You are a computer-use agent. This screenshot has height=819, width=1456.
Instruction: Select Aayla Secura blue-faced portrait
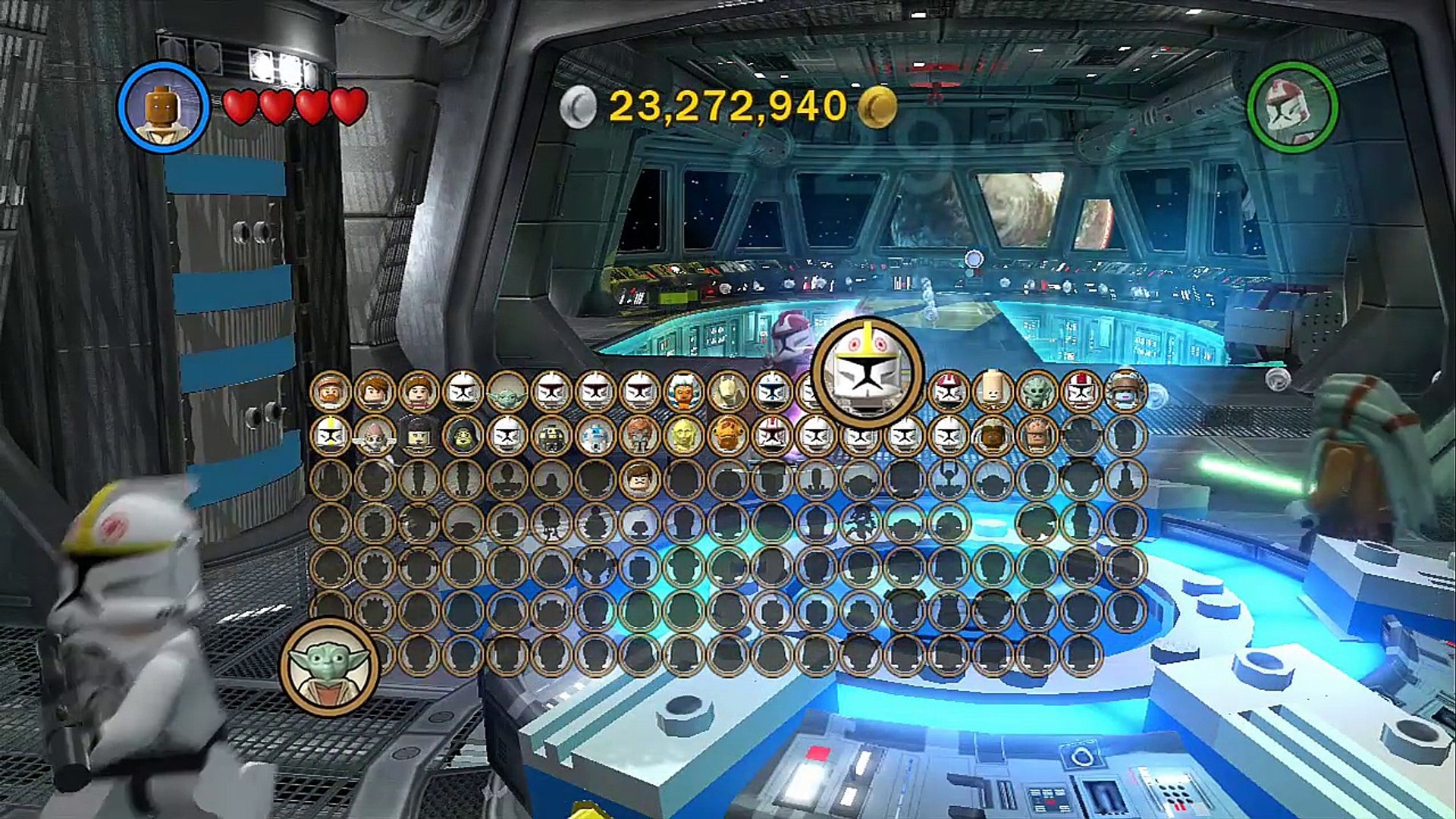pyautogui.click(x=1125, y=391)
